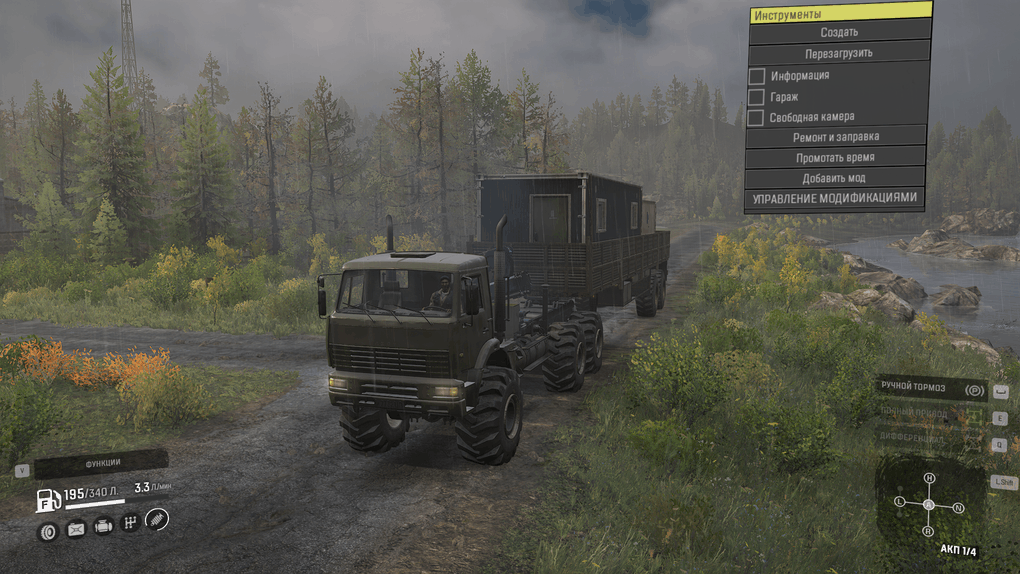The width and height of the screenshot is (1020, 574).
Task: Choose Ремонт и заправка
Action: pyautogui.click(x=838, y=138)
